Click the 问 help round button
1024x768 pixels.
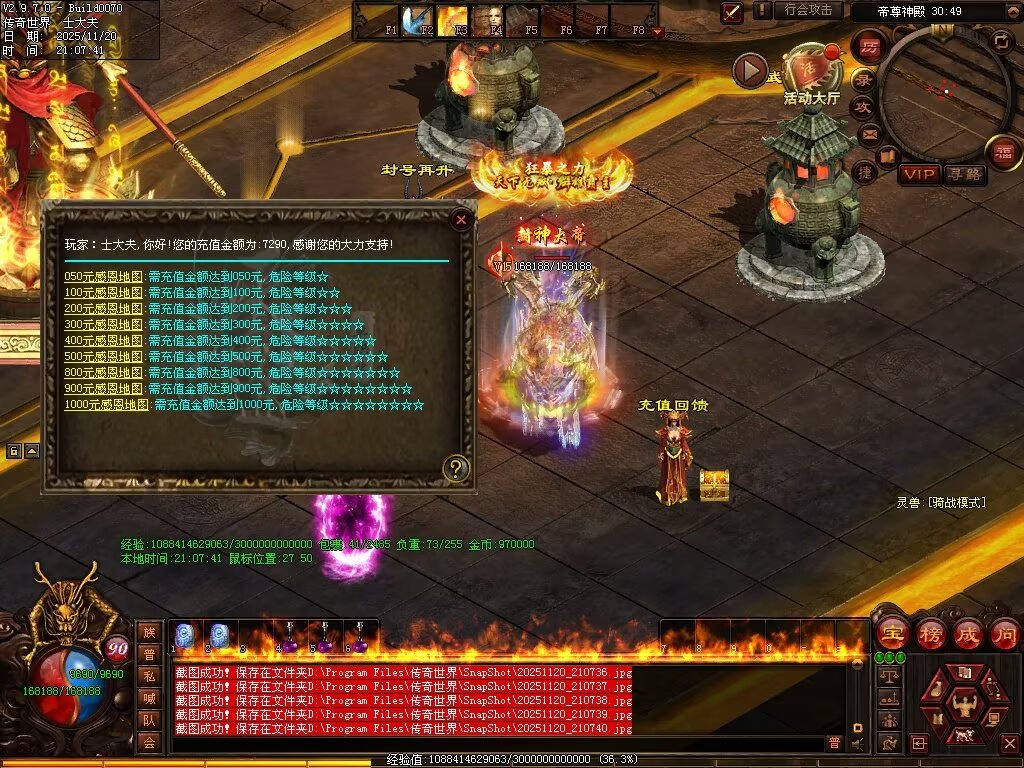click(1004, 634)
